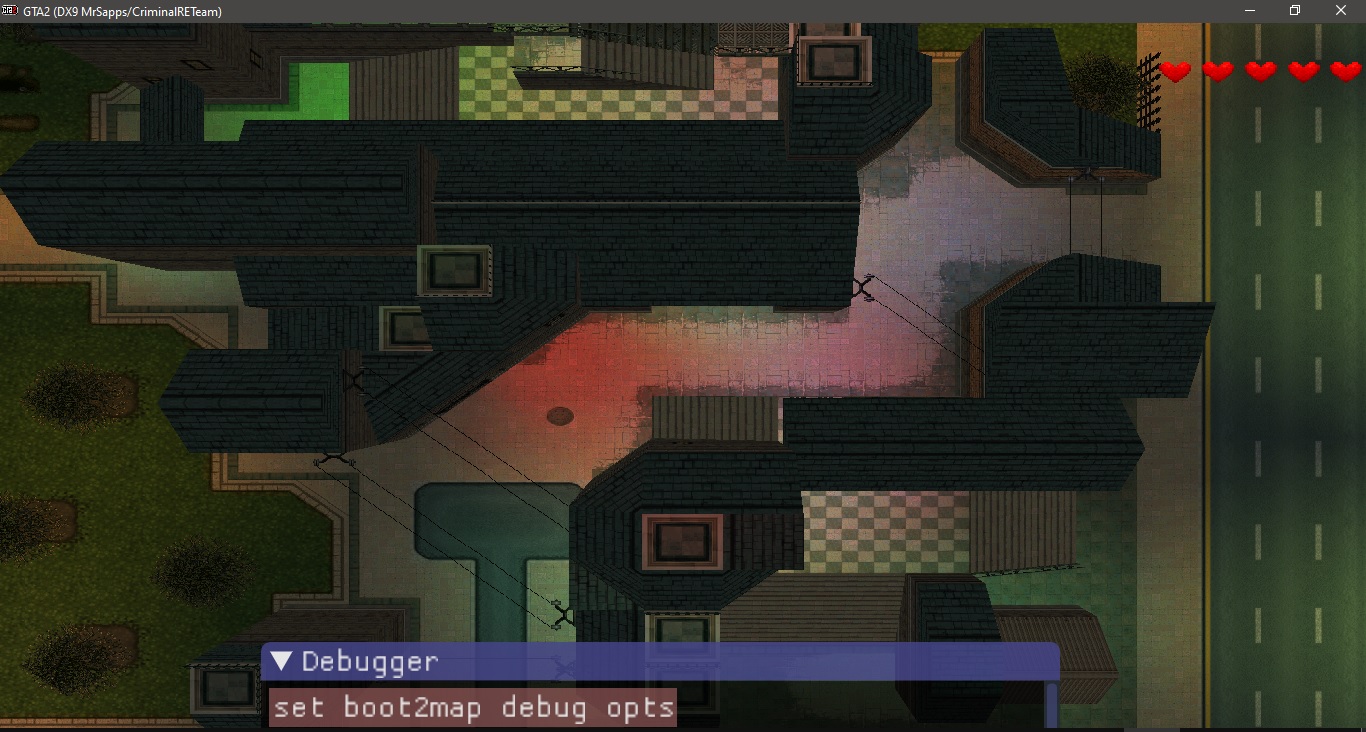Viewport: 1366px width, 732px height.
Task: Collapse the Debugger window arrow
Action: [282, 662]
